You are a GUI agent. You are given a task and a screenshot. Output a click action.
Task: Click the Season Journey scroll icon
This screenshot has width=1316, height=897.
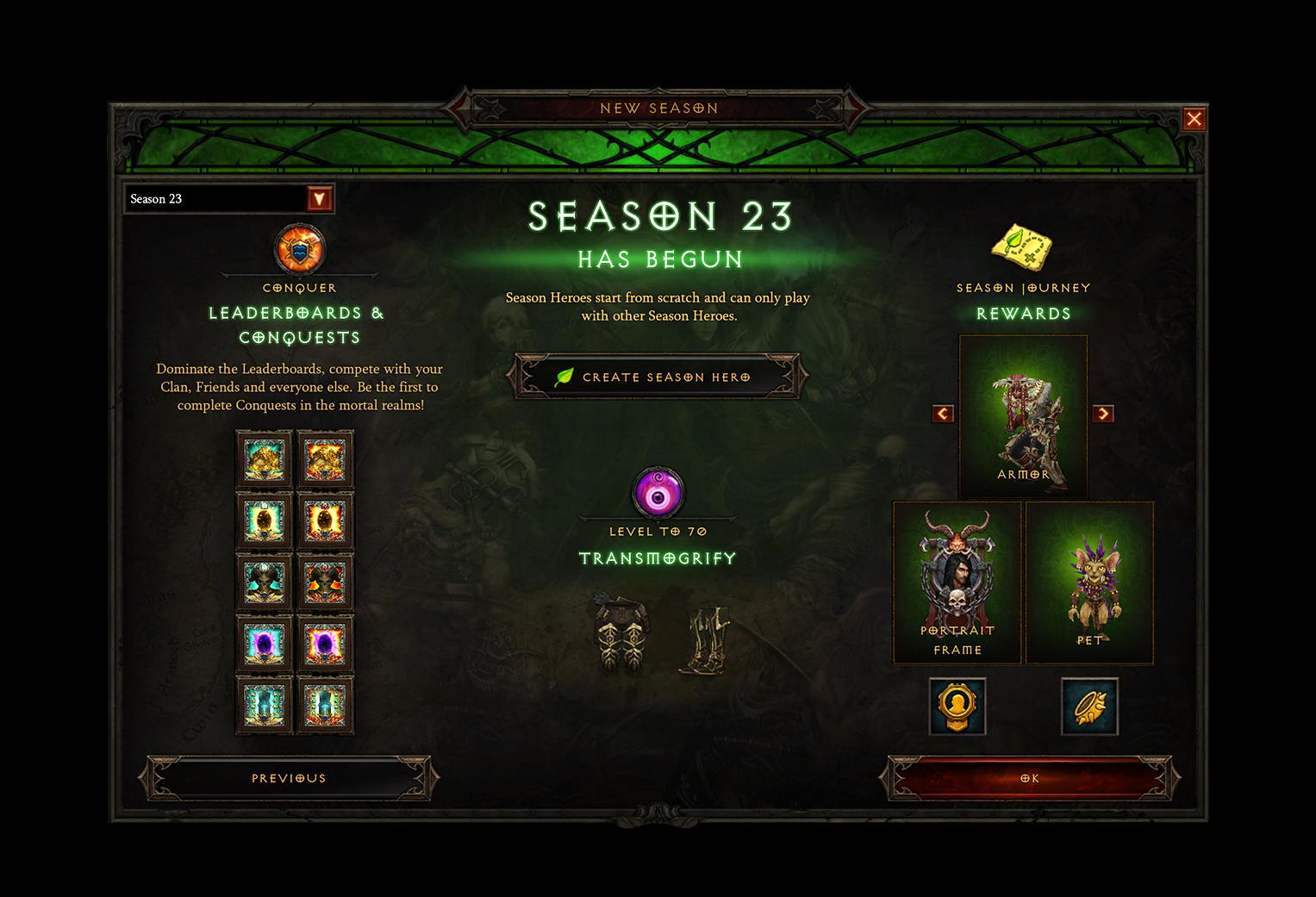click(x=1023, y=249)
